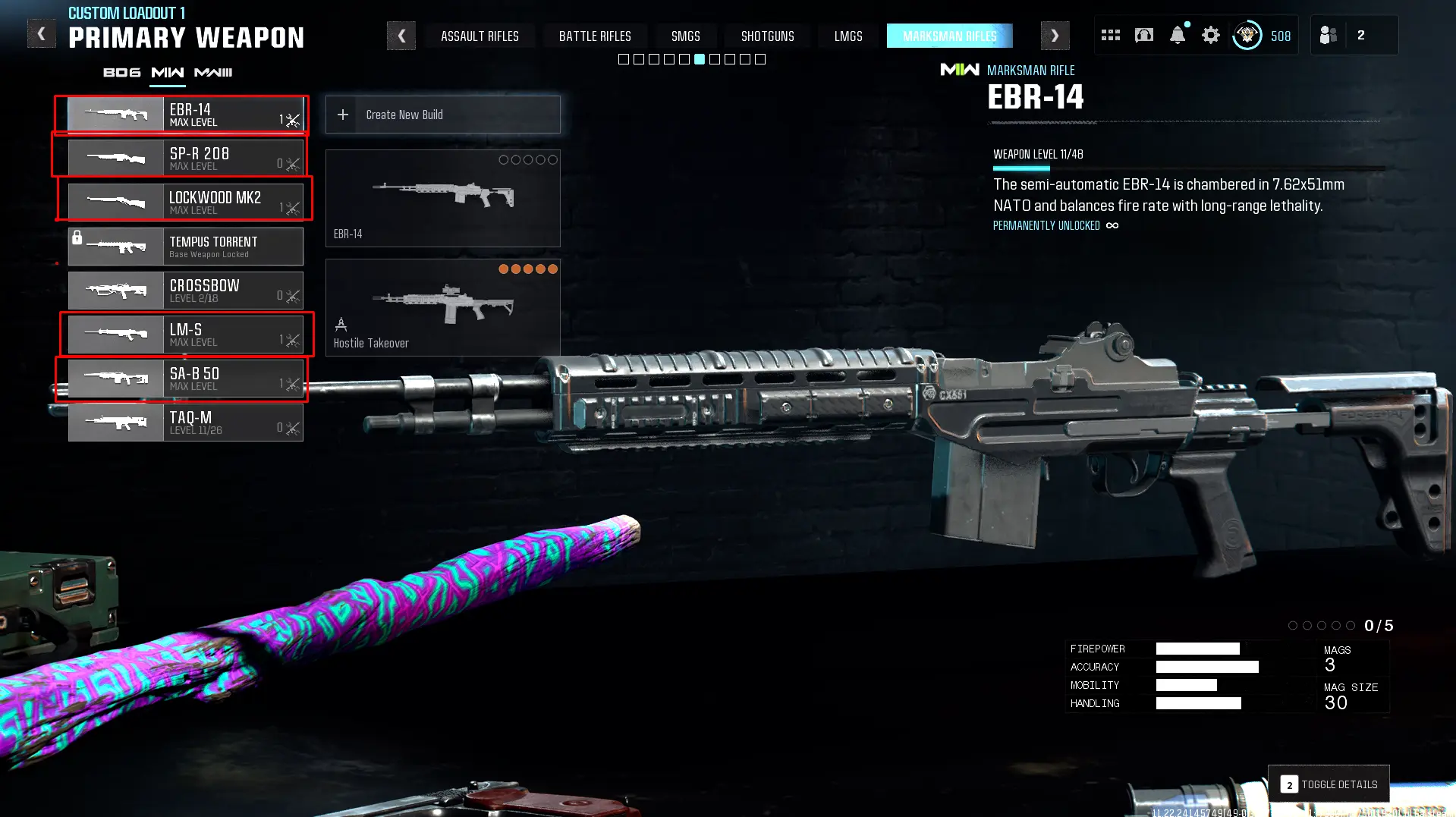Select the SMGs weapon tab

(x=685, y=36)
